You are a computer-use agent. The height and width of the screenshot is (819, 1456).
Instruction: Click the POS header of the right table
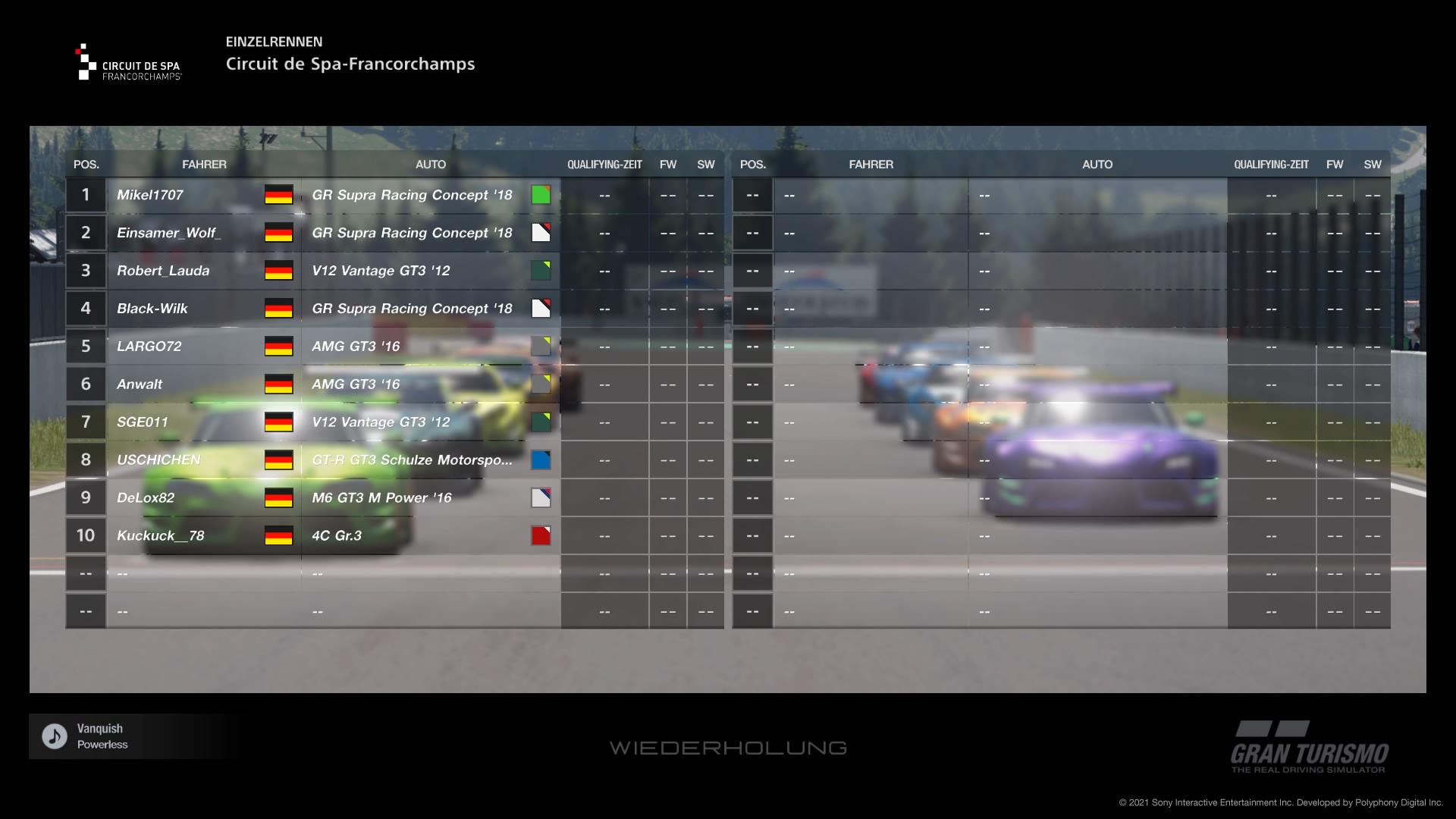coord(752,164)
